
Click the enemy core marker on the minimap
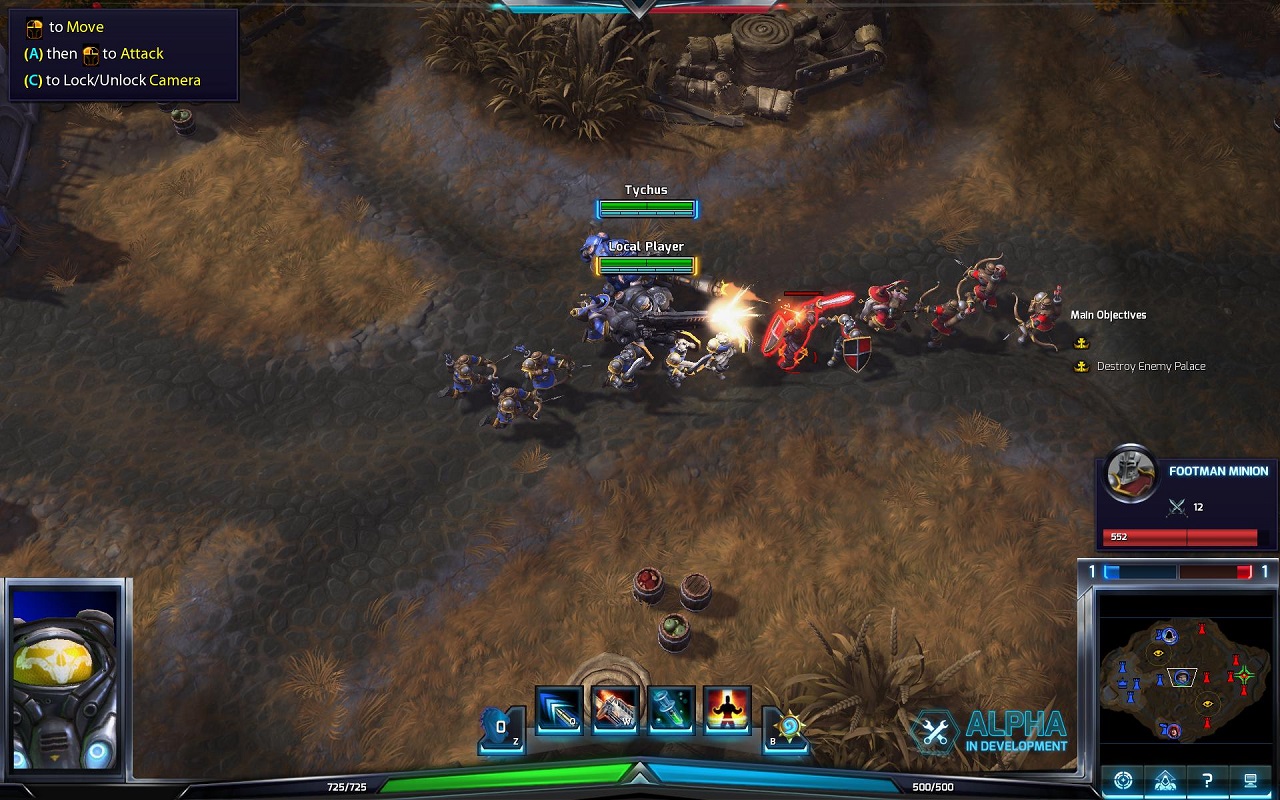click(1243, 676)
